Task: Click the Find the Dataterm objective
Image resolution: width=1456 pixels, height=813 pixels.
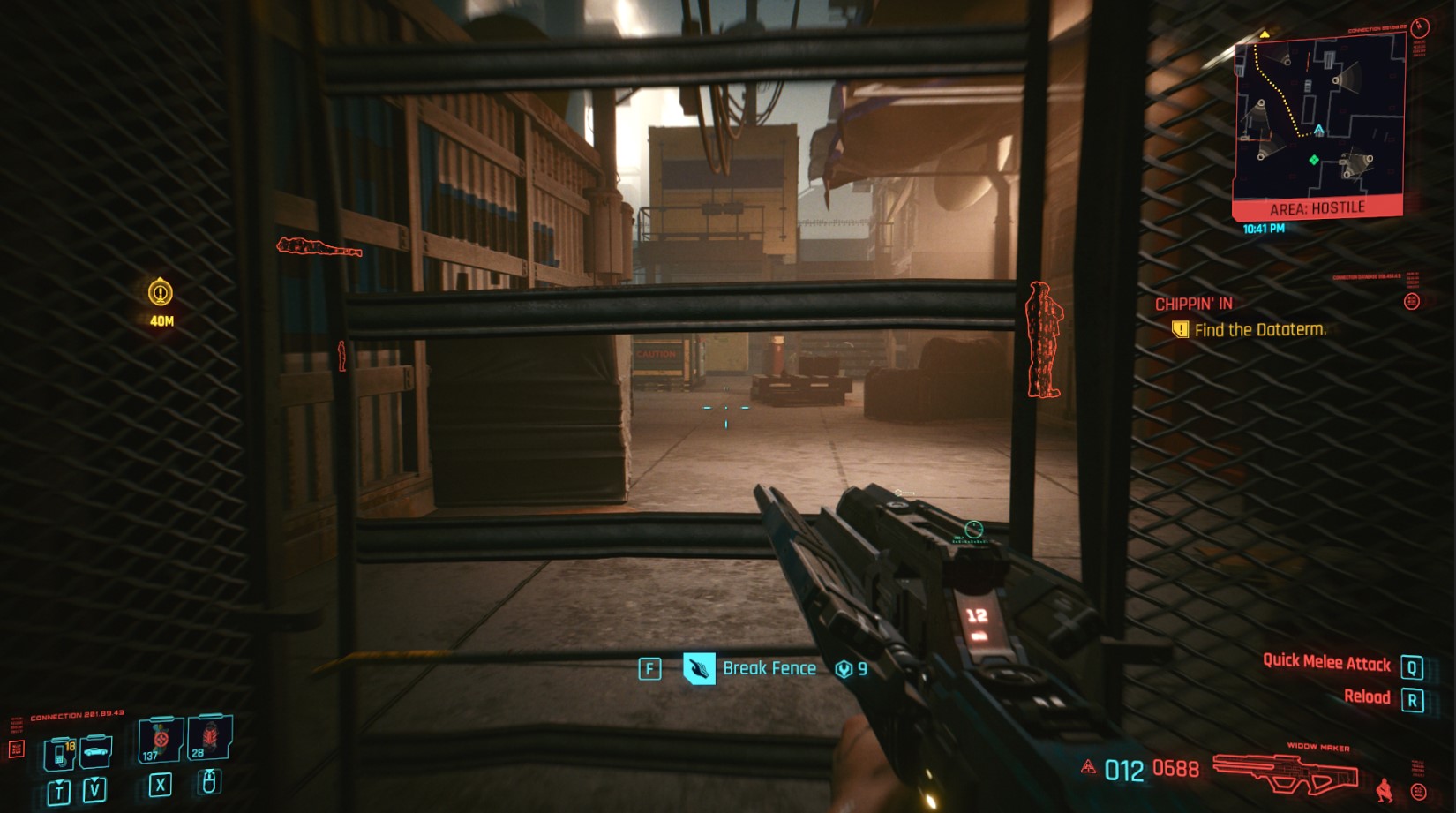Action: click(x=1259, y=330)
